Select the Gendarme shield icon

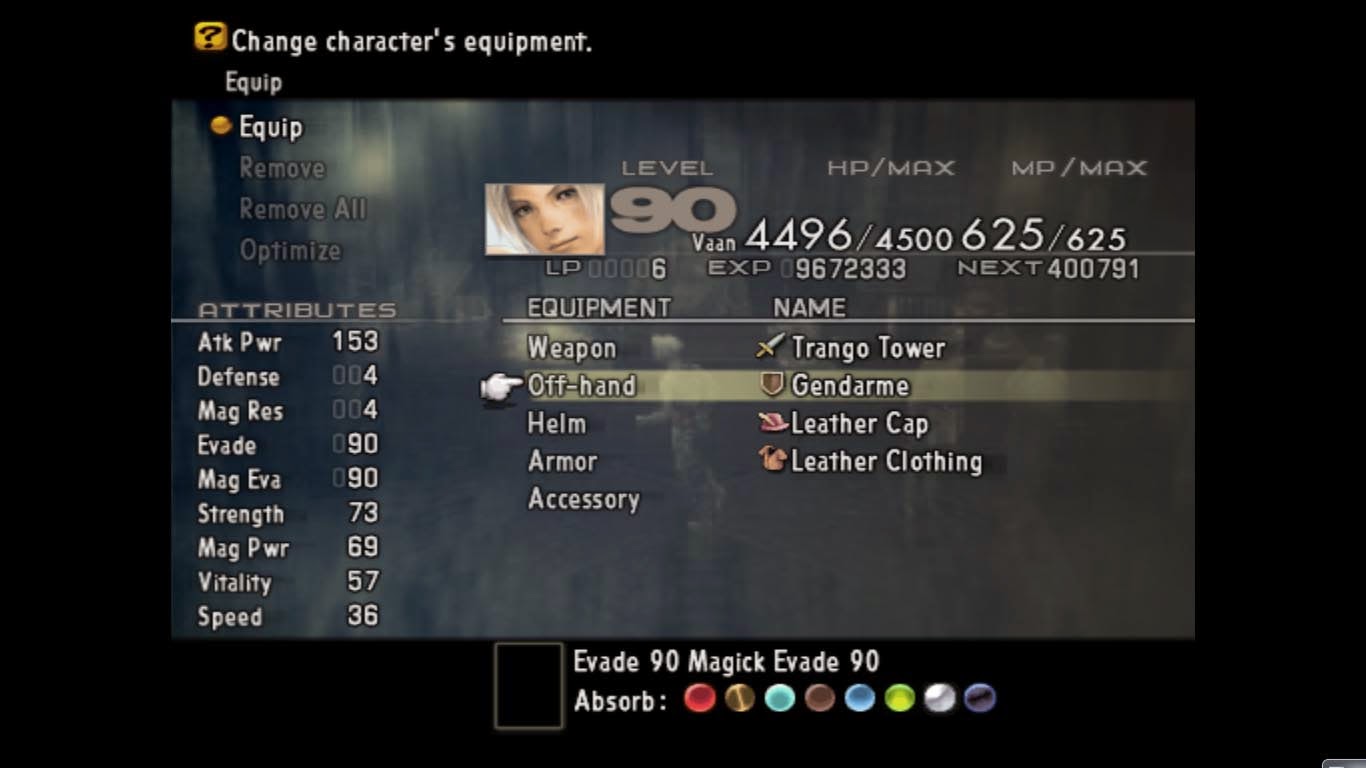[769, 385]
